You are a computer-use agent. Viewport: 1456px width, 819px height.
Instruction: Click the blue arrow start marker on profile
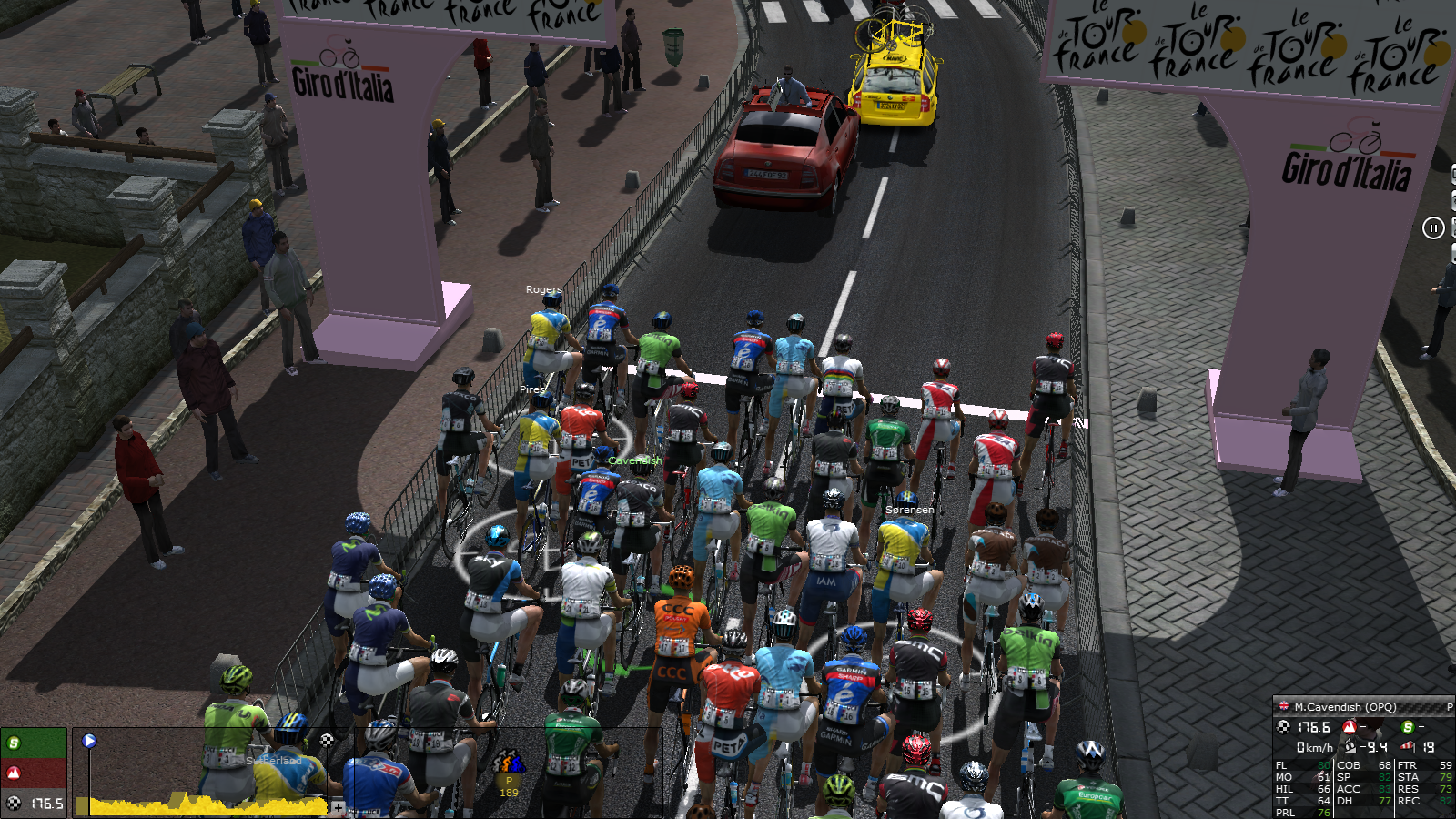89,741
